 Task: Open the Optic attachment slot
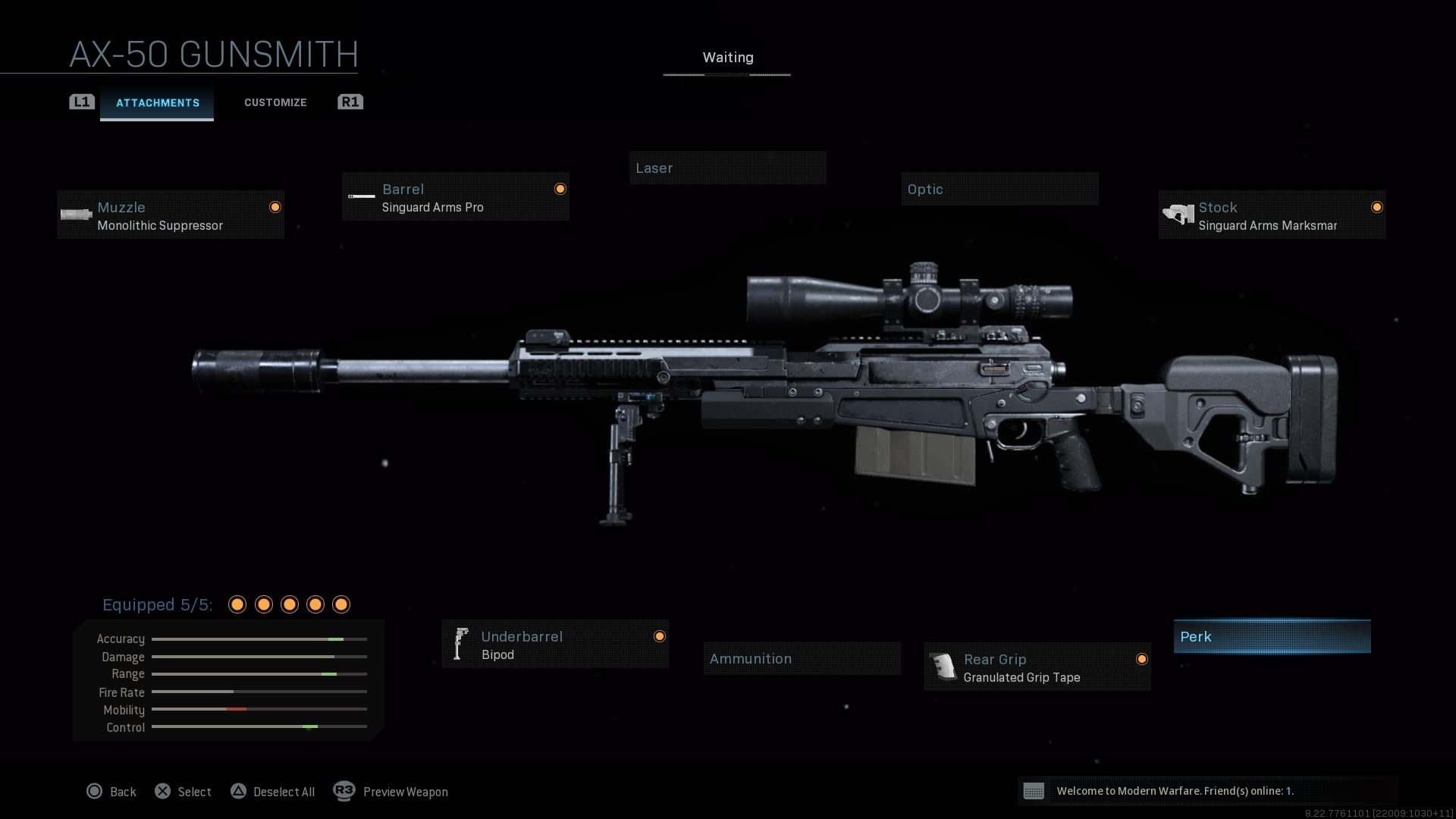pos(999,188)
